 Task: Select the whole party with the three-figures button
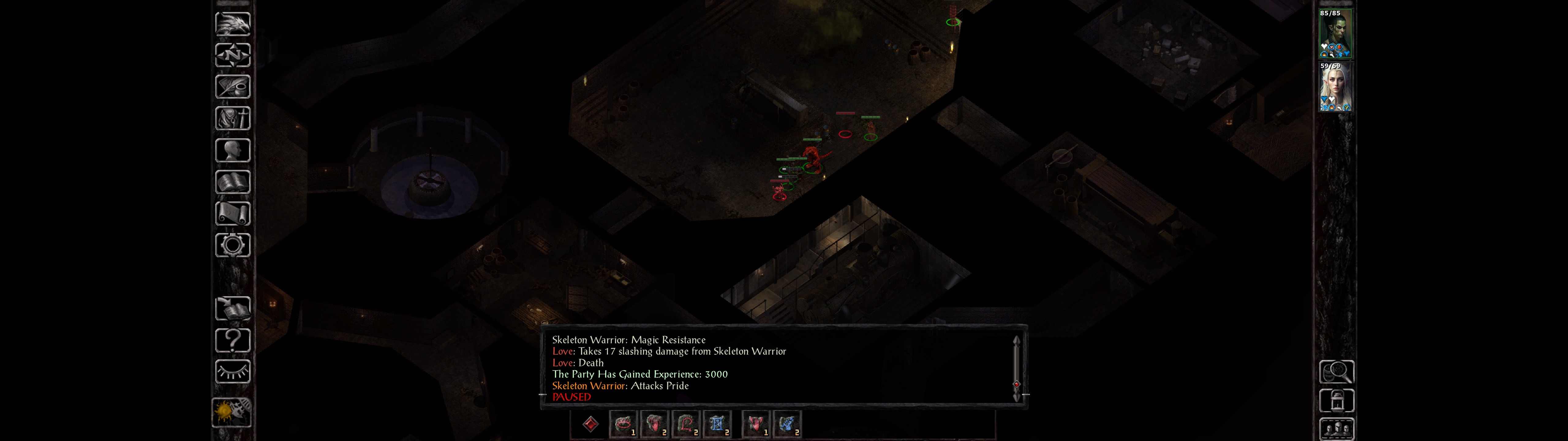click(x=1336, y=429)
